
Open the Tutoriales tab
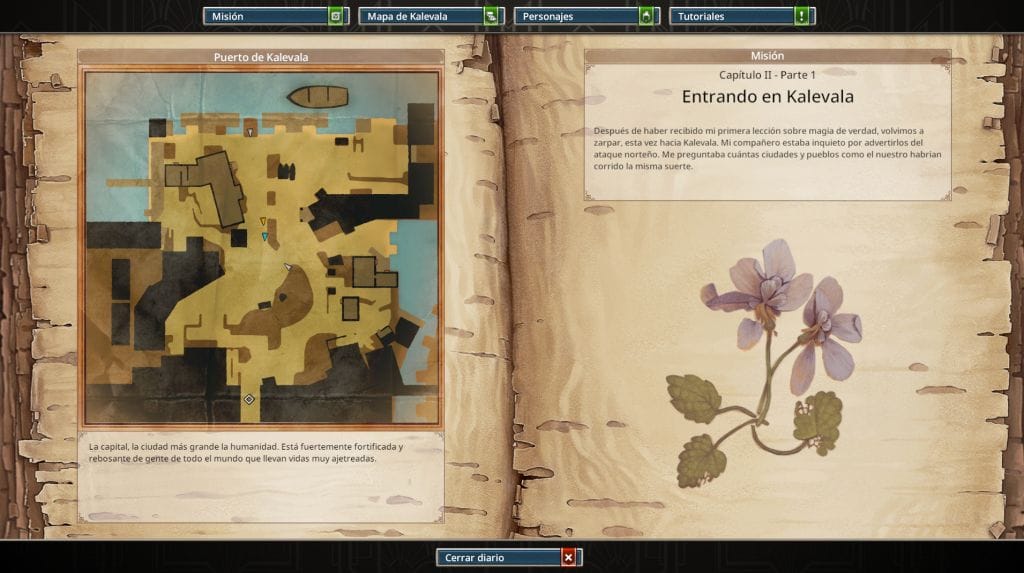(x=743, y=16)
